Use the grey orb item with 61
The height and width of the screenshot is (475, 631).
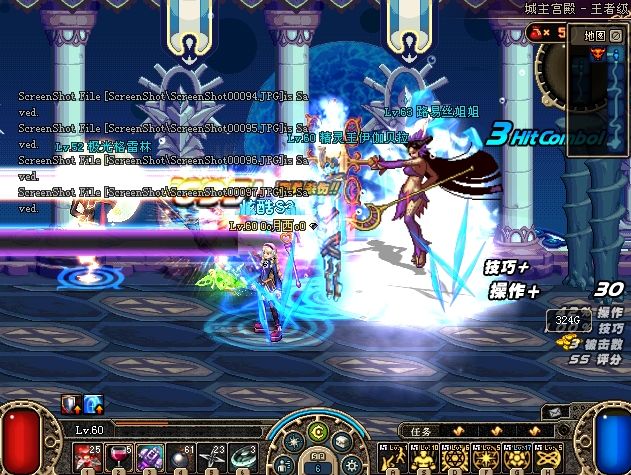coord(182,456)
